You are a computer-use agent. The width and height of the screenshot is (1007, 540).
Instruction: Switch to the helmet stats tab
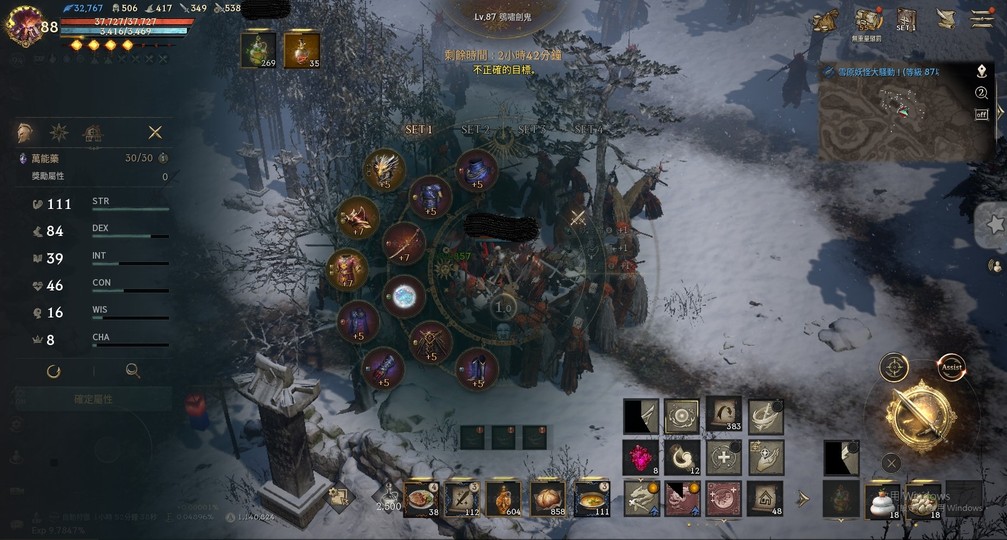click(25, 132)
